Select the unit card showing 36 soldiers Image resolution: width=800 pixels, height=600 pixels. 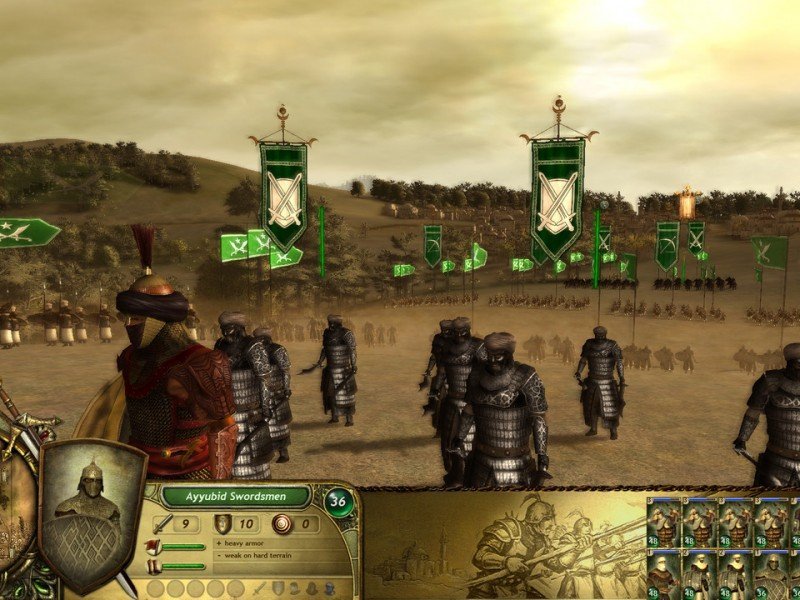tap(771, 574)
